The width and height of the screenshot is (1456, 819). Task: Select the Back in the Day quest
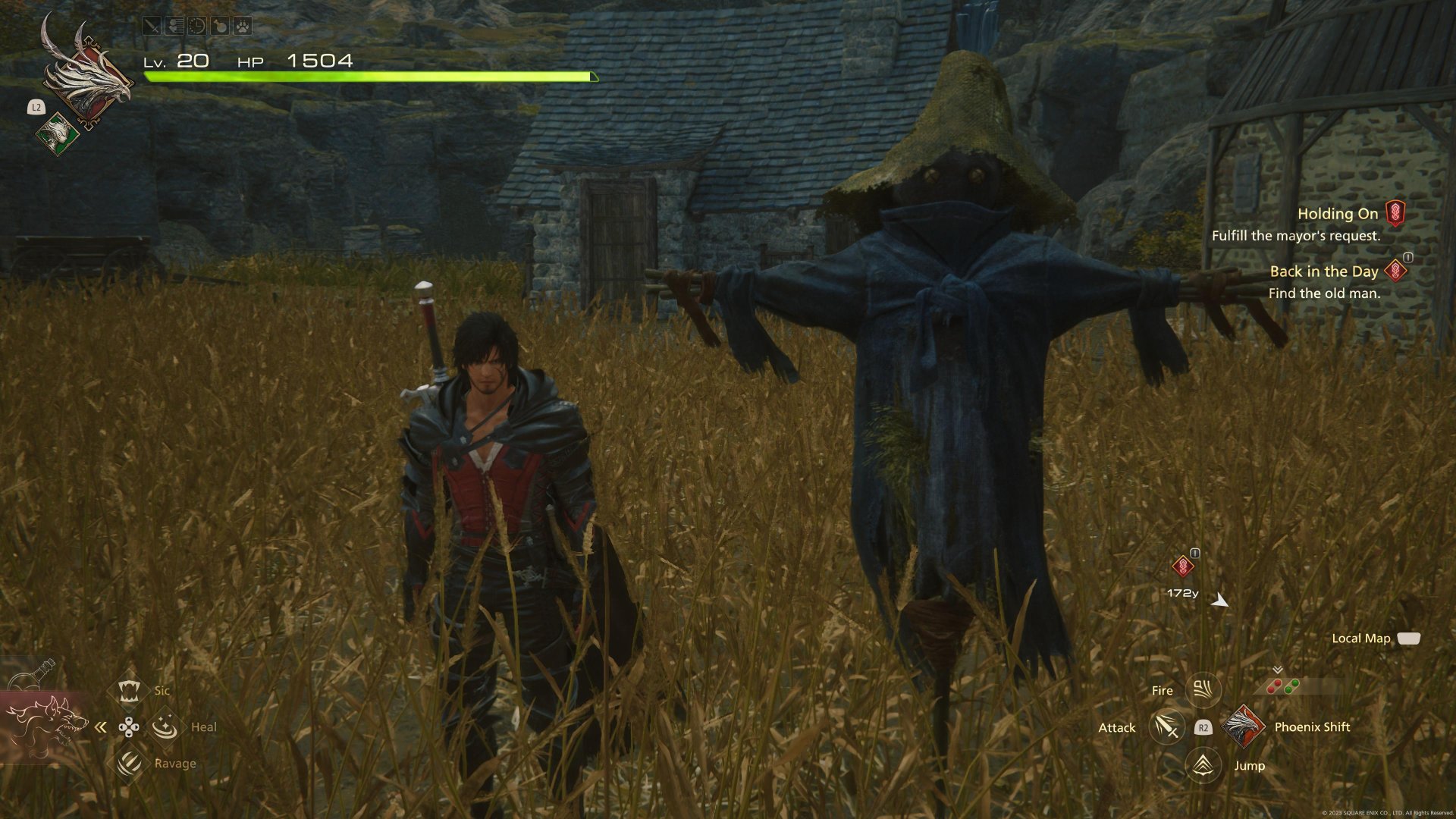tap(1324, 271)
